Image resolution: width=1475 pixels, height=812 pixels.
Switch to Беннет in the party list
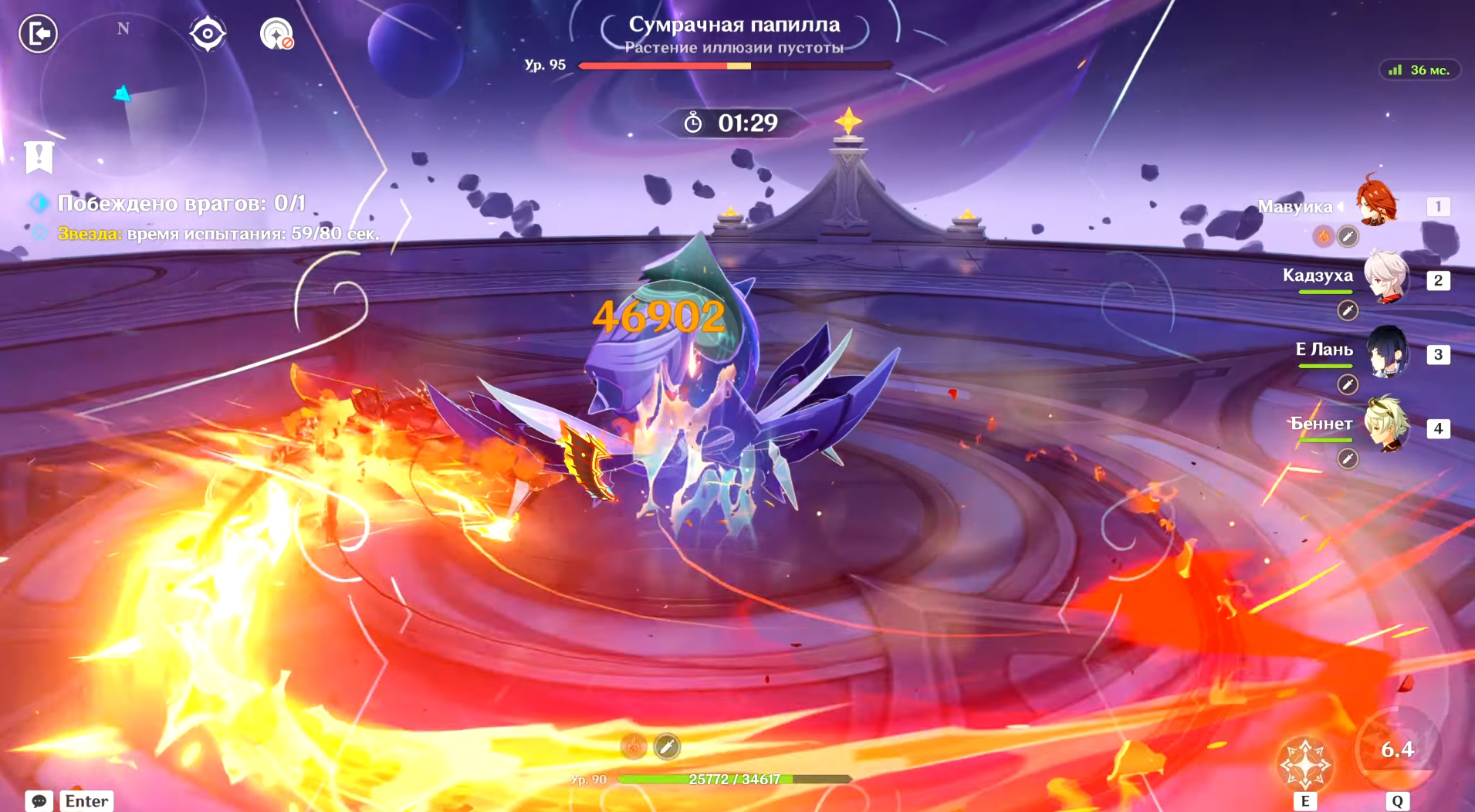coord(1387,424)
